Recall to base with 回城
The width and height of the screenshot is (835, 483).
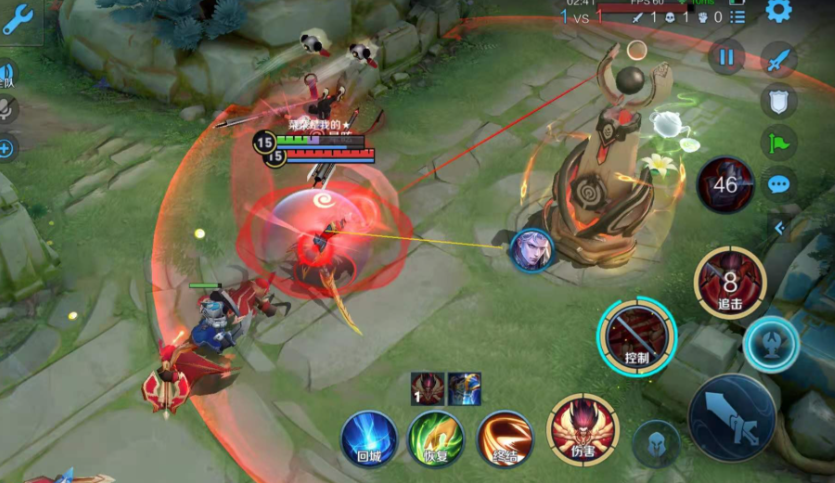(x=367, y=438)
